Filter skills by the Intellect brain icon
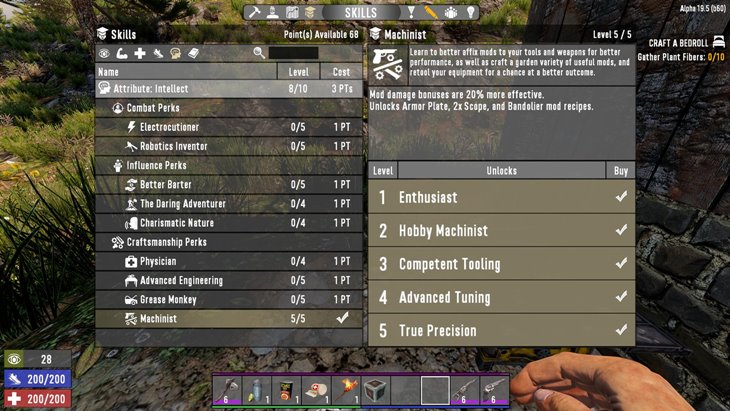Viewport: 730px width, 411px height. 175,53
